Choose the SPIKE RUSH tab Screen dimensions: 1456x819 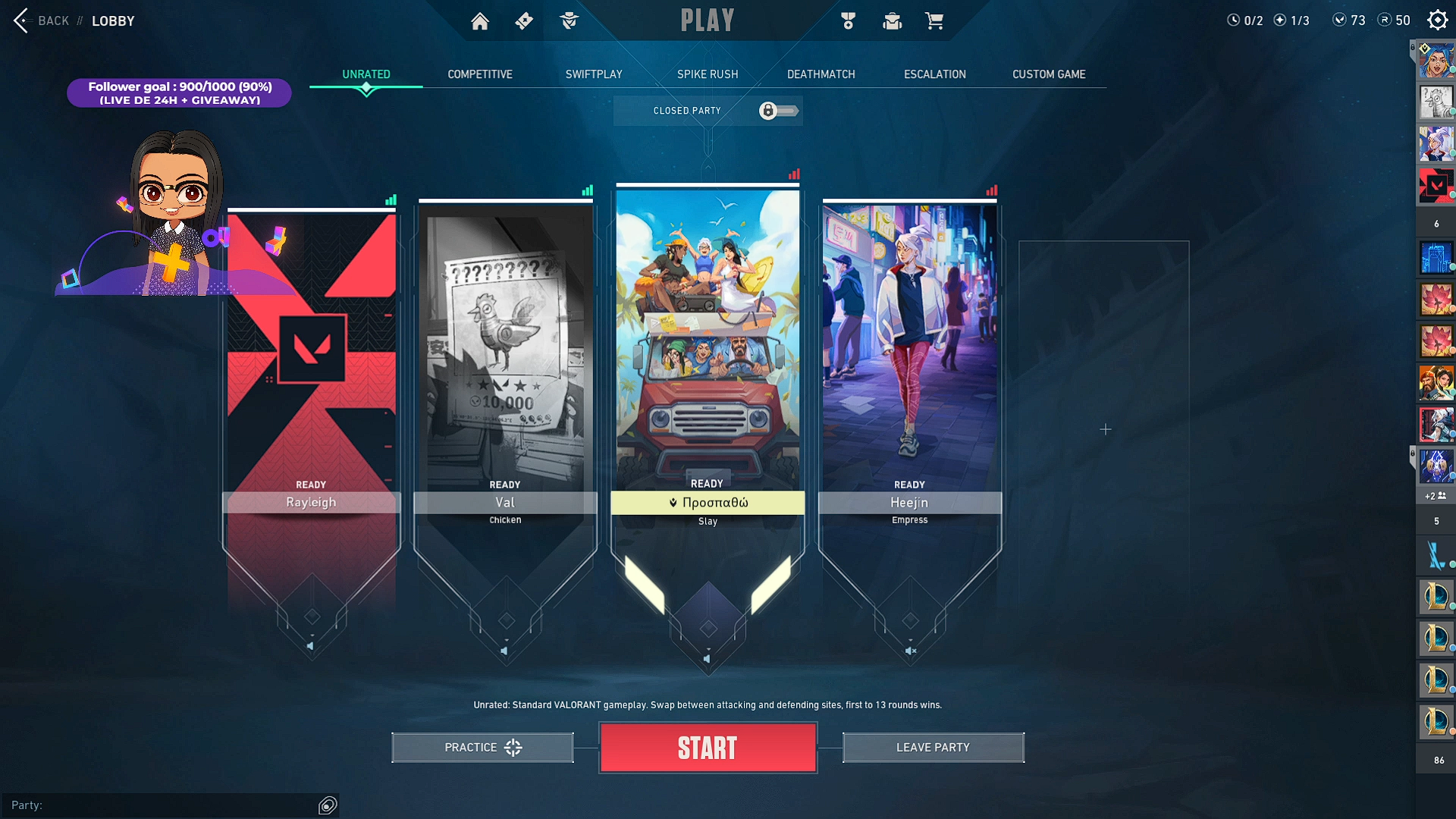(708, 74)
